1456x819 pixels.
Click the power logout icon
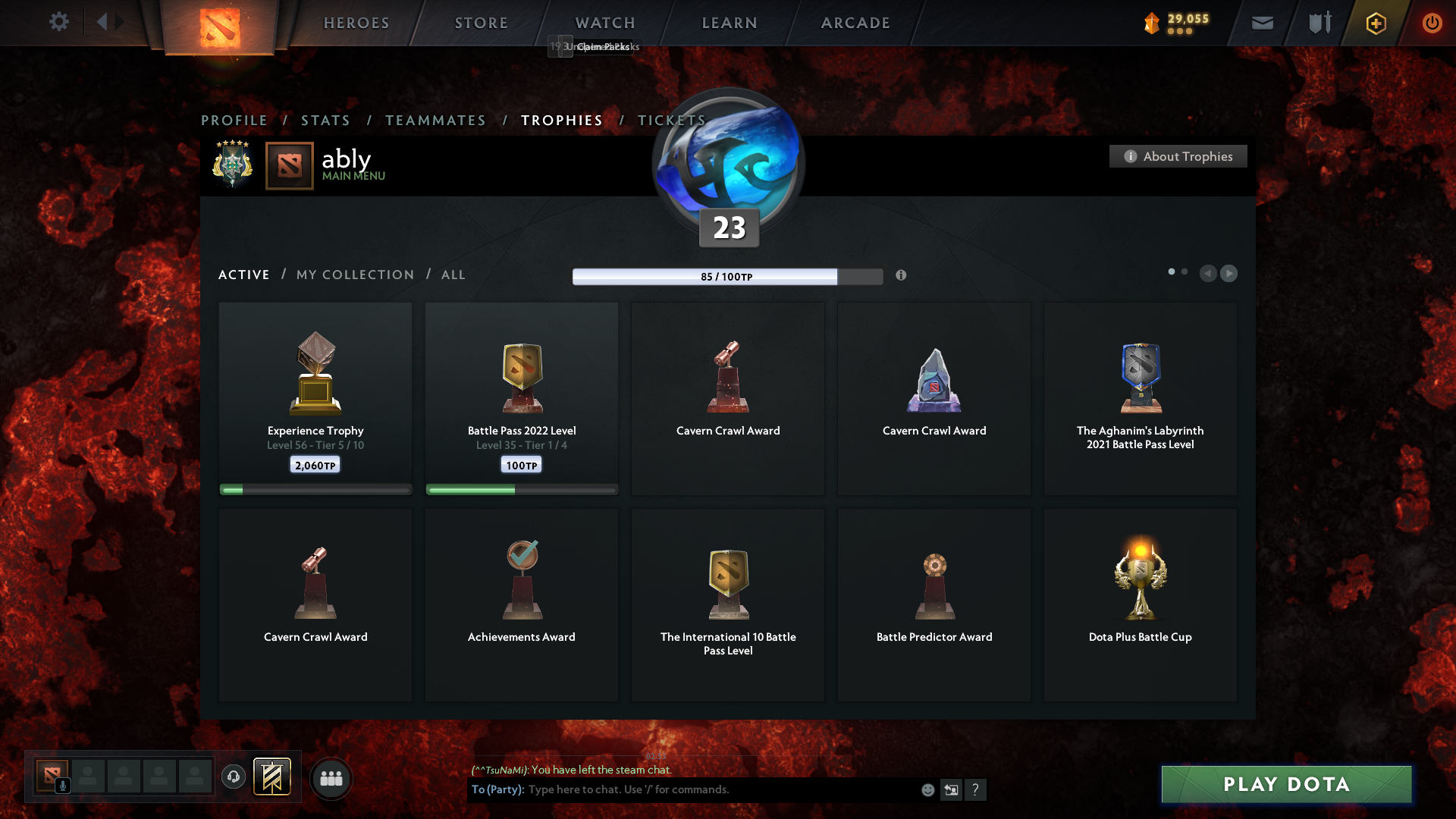1432,22
